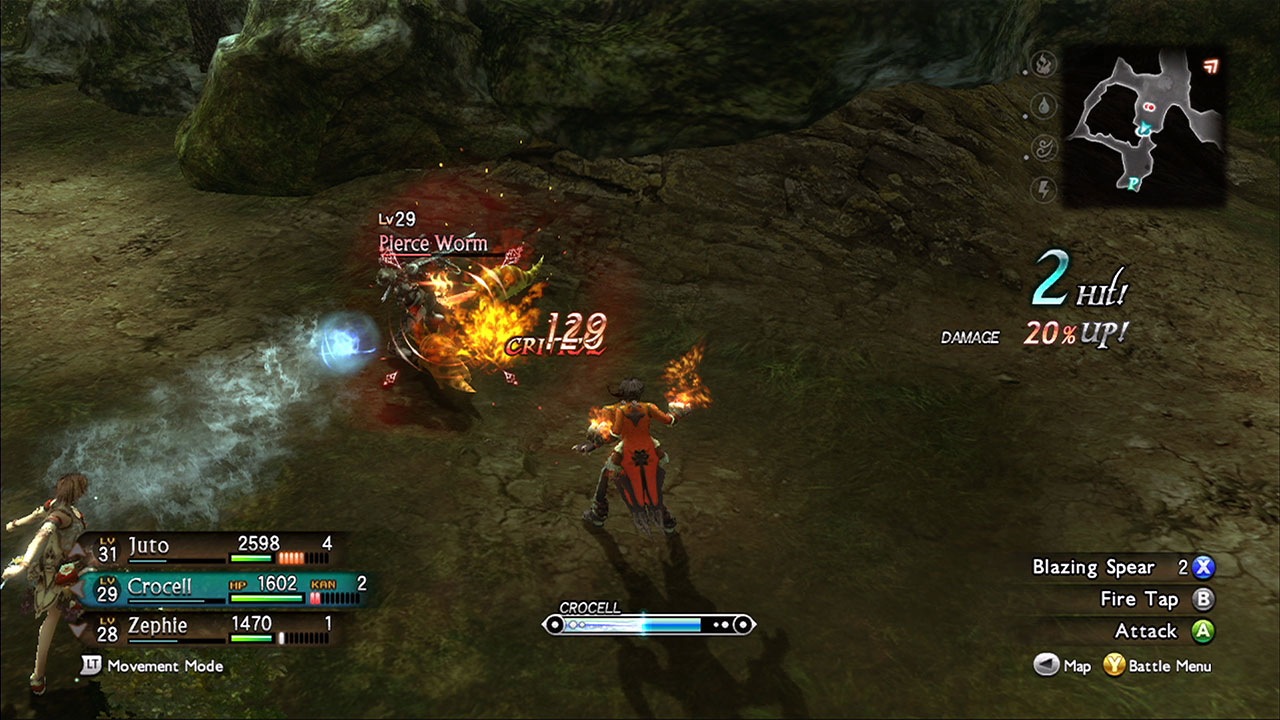Click the red exit arrow on minimap

1211,67
